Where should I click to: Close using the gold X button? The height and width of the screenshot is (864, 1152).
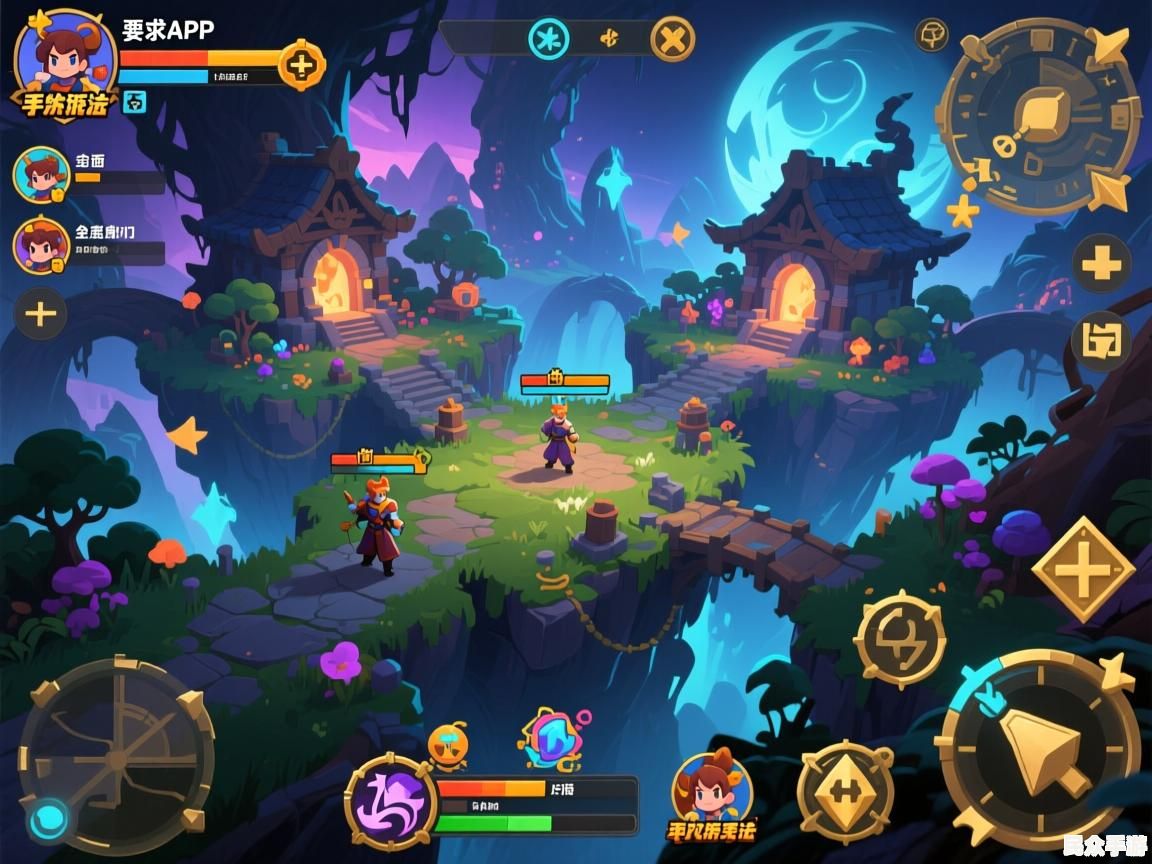pos(673,40)
